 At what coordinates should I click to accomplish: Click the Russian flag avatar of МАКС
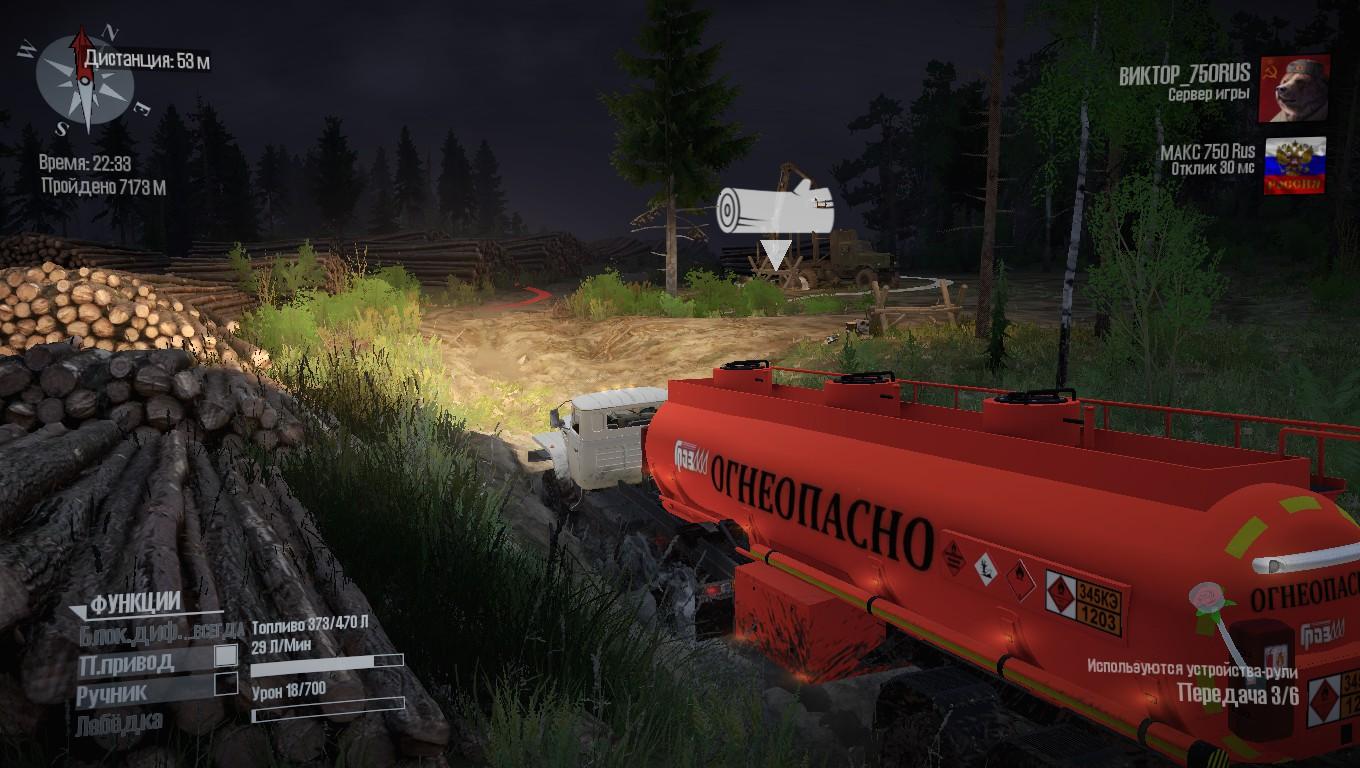[x=1295, y=166]
